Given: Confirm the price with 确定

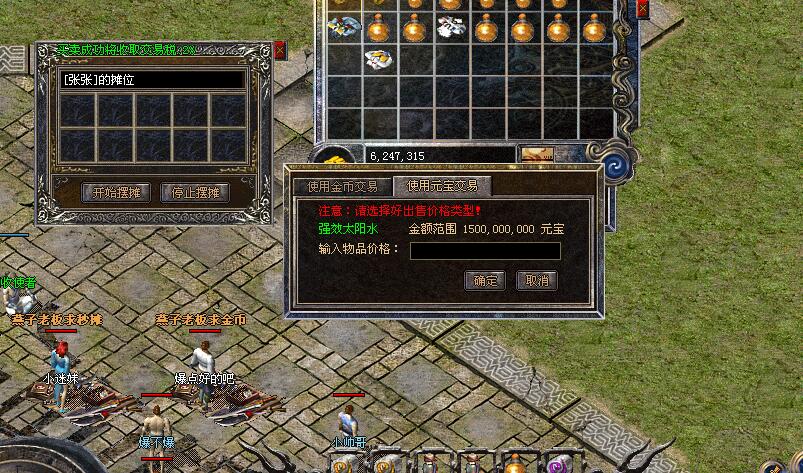Looking at the screenshot, I should click(x=485, y=281).
